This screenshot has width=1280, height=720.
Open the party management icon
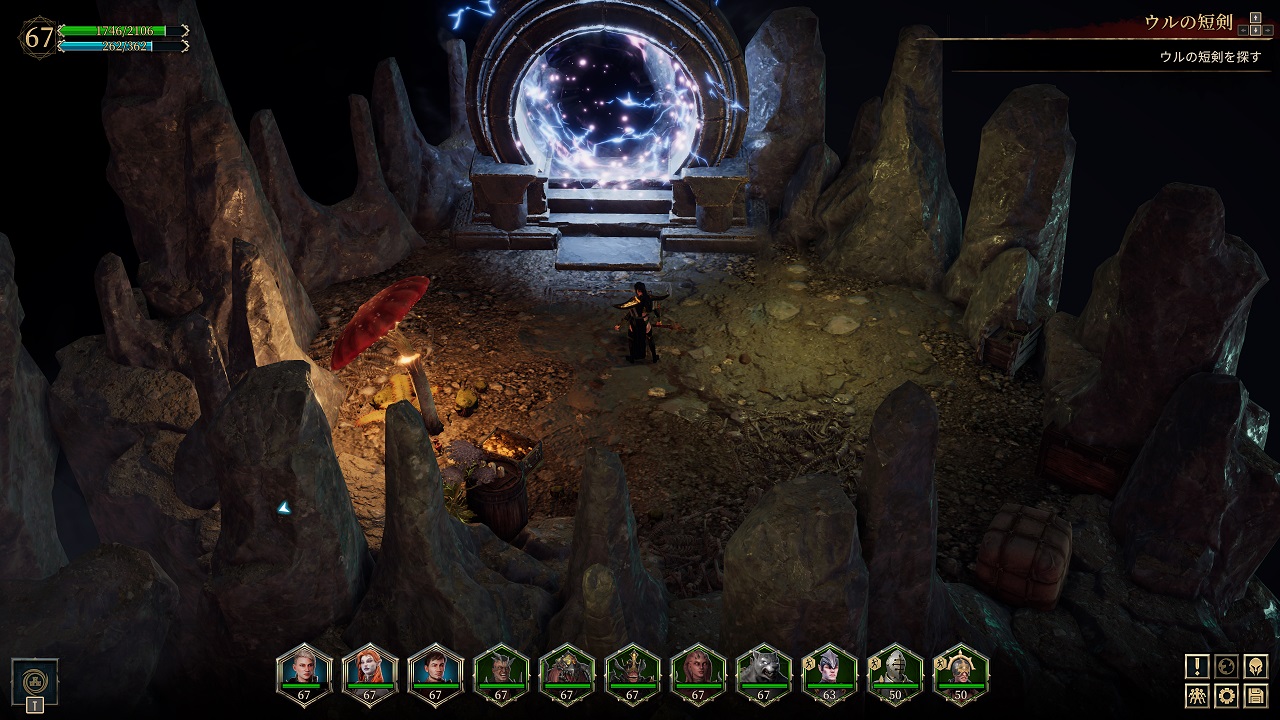pos(1197,695)
